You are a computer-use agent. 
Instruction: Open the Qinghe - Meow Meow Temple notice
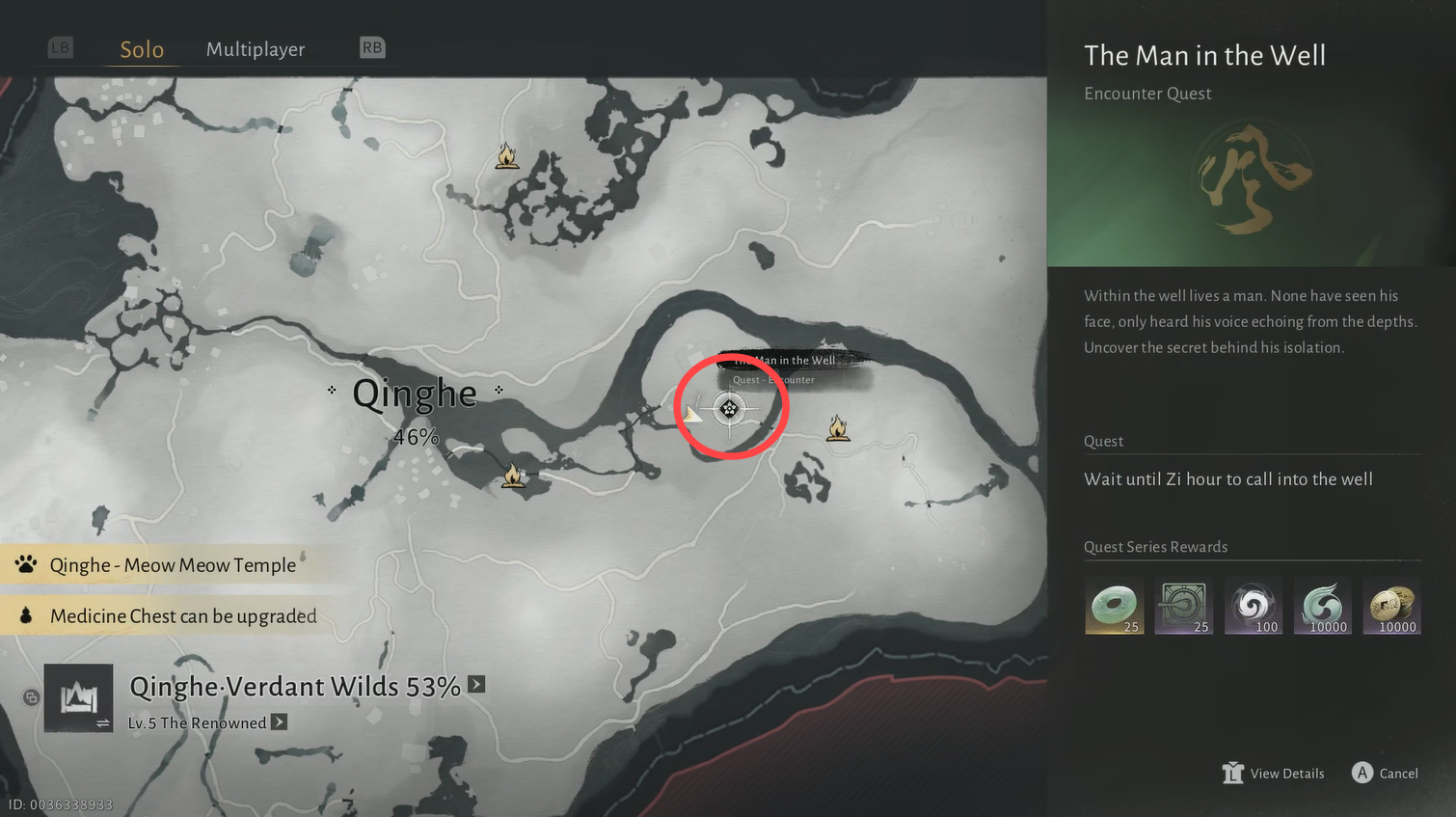pyautogui.click(x=172, y=565)
